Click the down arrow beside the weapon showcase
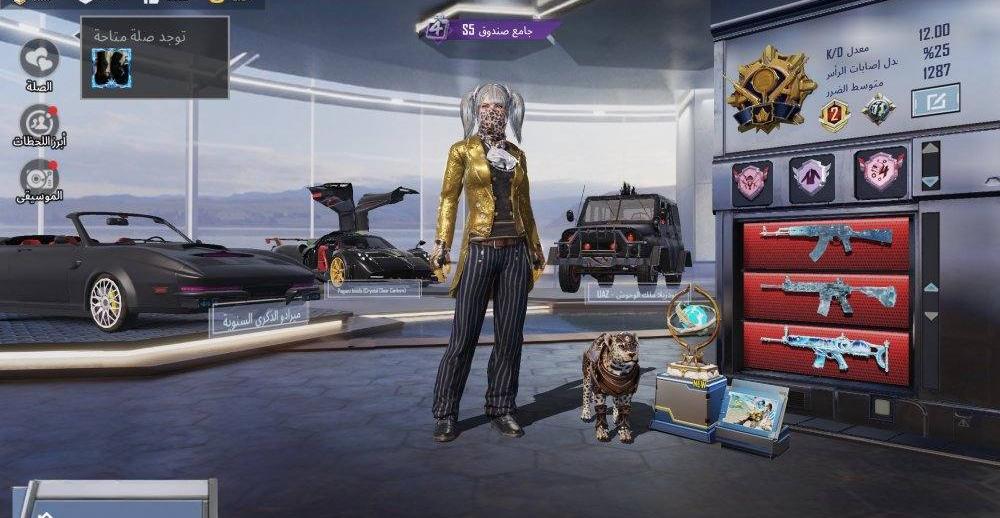The width and height of the screenshot is (1000, 518). click(x=931, y=316)
